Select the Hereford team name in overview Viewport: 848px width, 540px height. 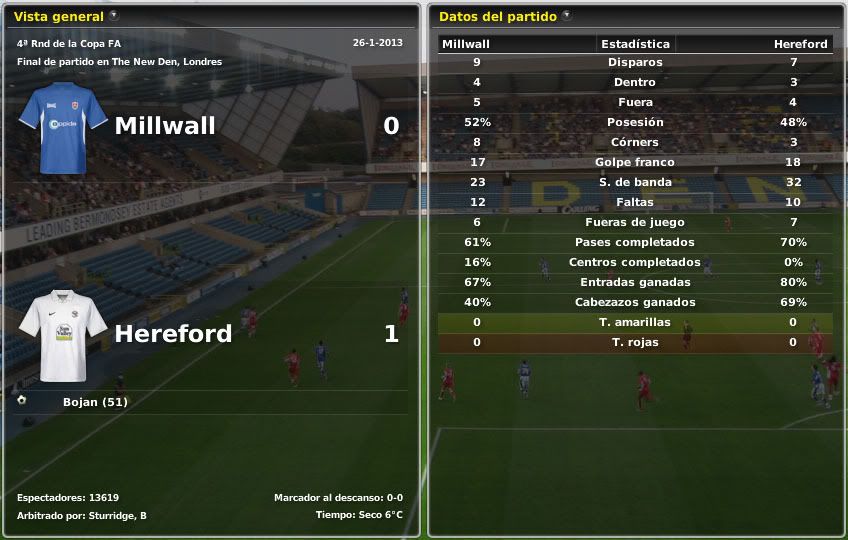173,334
